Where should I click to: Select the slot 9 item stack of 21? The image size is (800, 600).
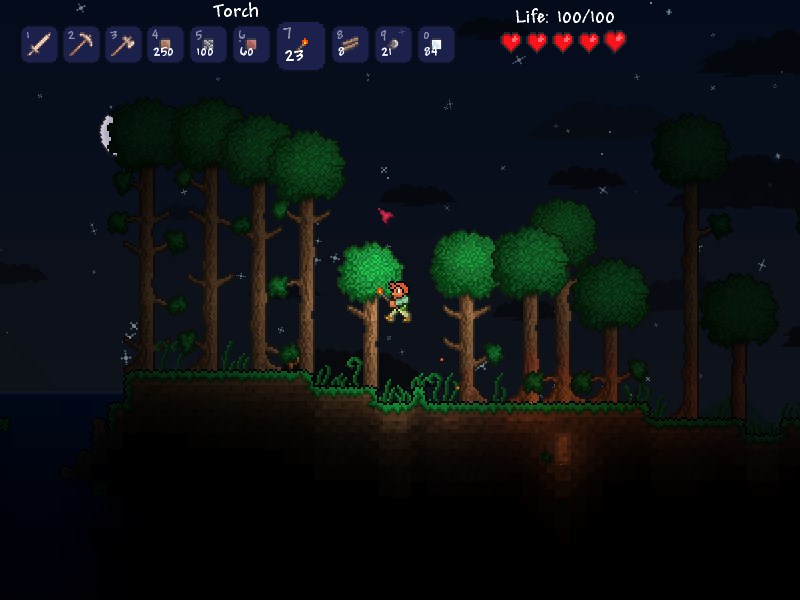[x=393, y=45]
